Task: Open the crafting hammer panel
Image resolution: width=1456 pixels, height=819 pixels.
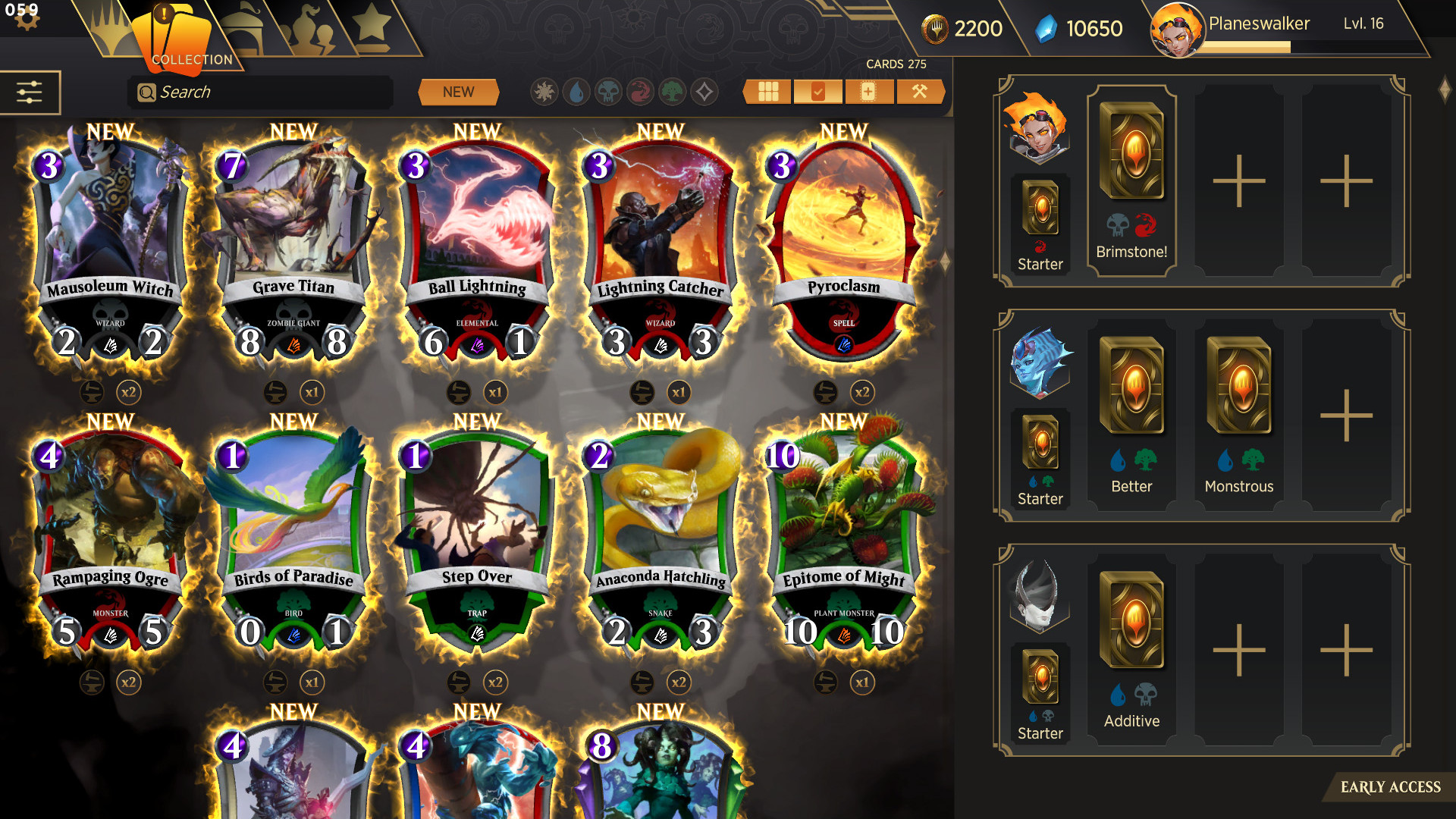Action: point(920,91)
